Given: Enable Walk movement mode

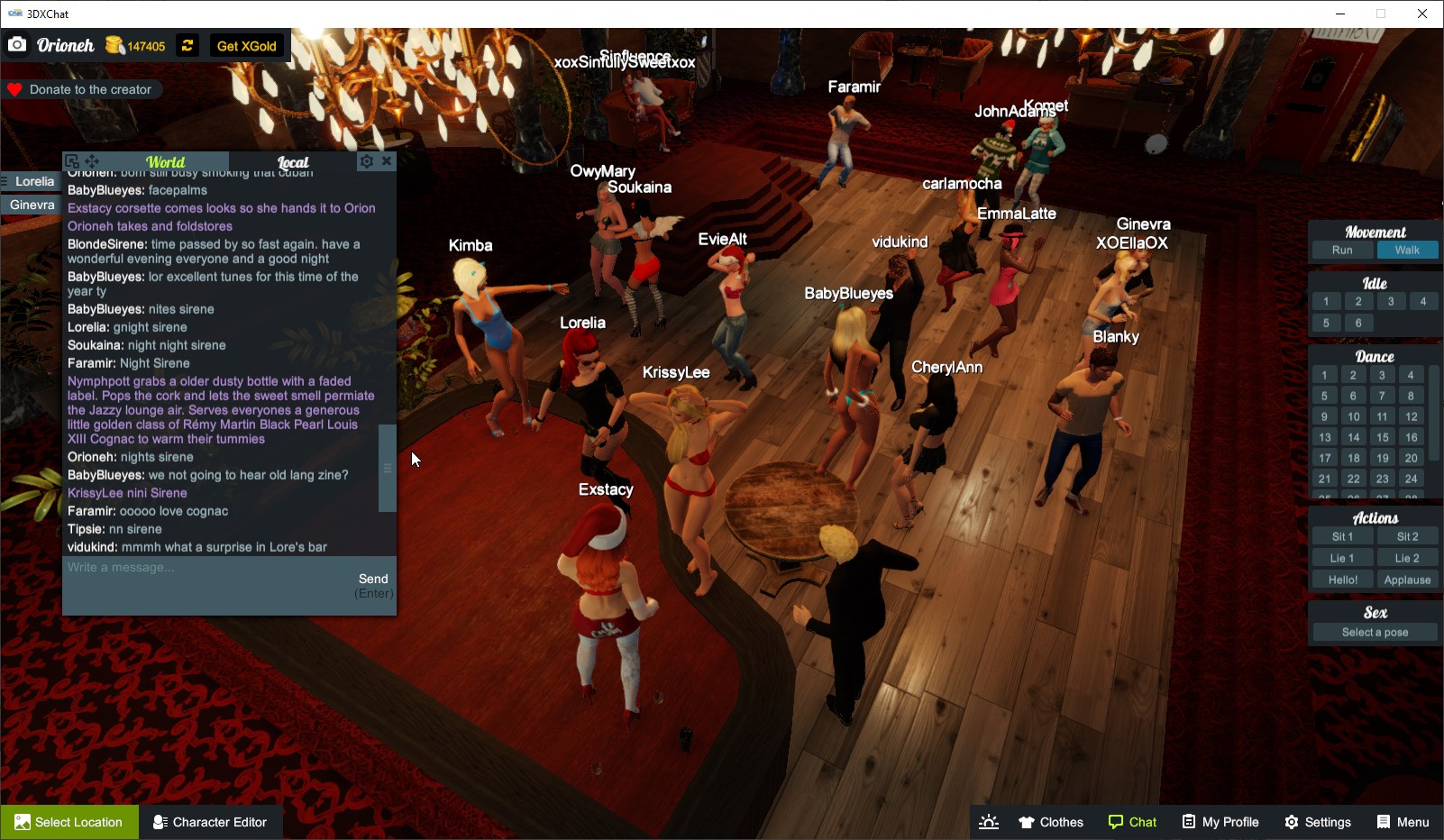Looking at the screenshot, I should tap(1408, 250).
